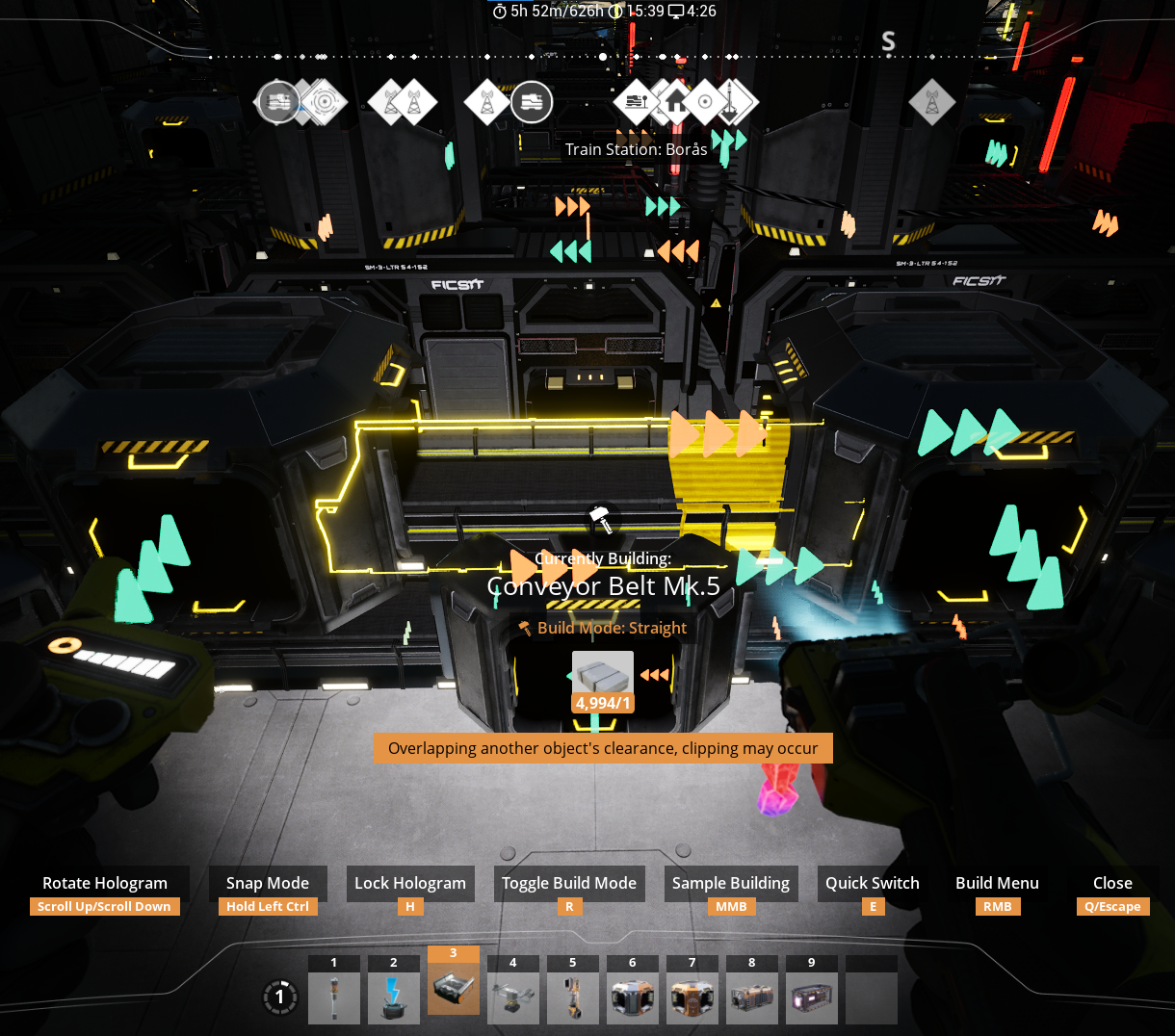Choose the lightning bolt power building slot
This screenshot has width=1175, height=1036.
click(x=394, y=997)
